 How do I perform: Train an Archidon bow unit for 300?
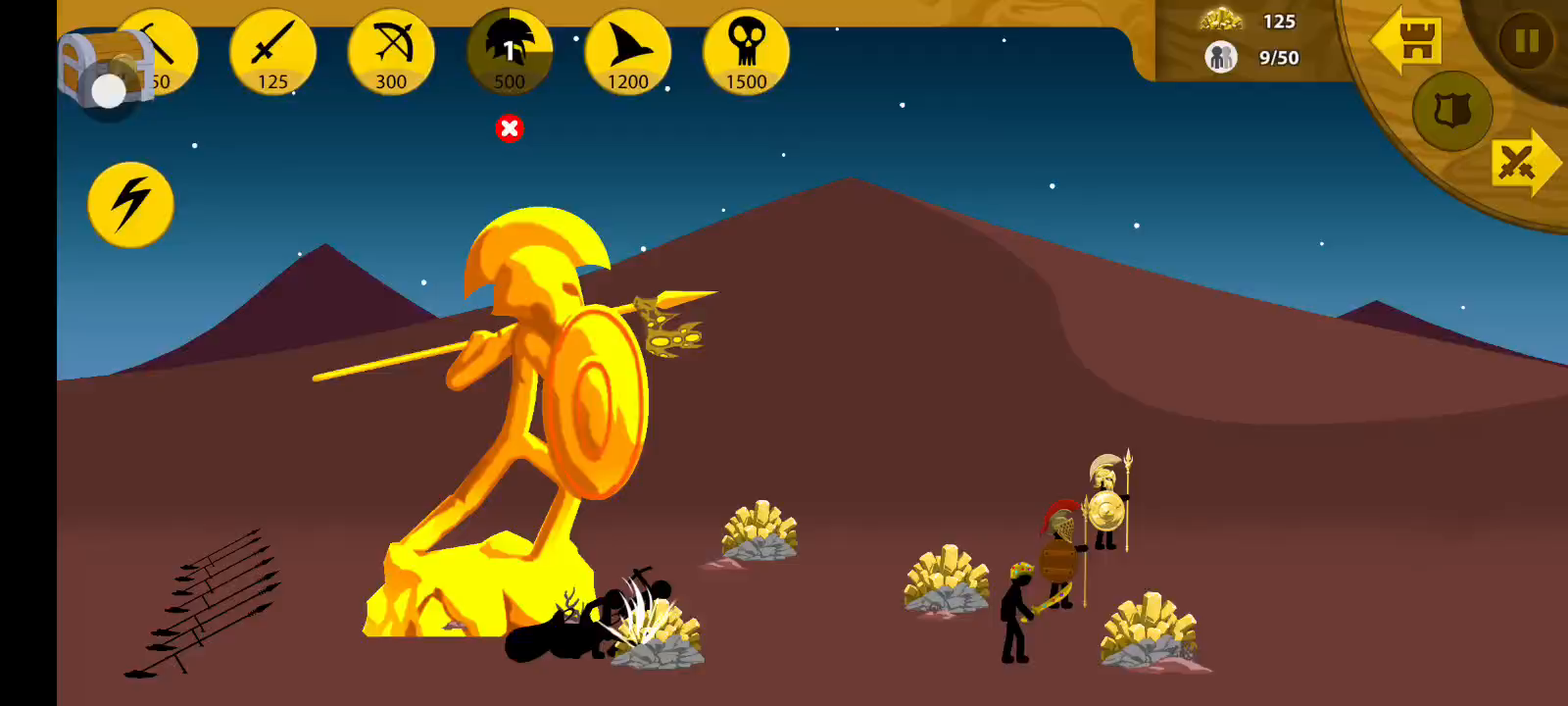pyautogui.click(x=391, y=53)
